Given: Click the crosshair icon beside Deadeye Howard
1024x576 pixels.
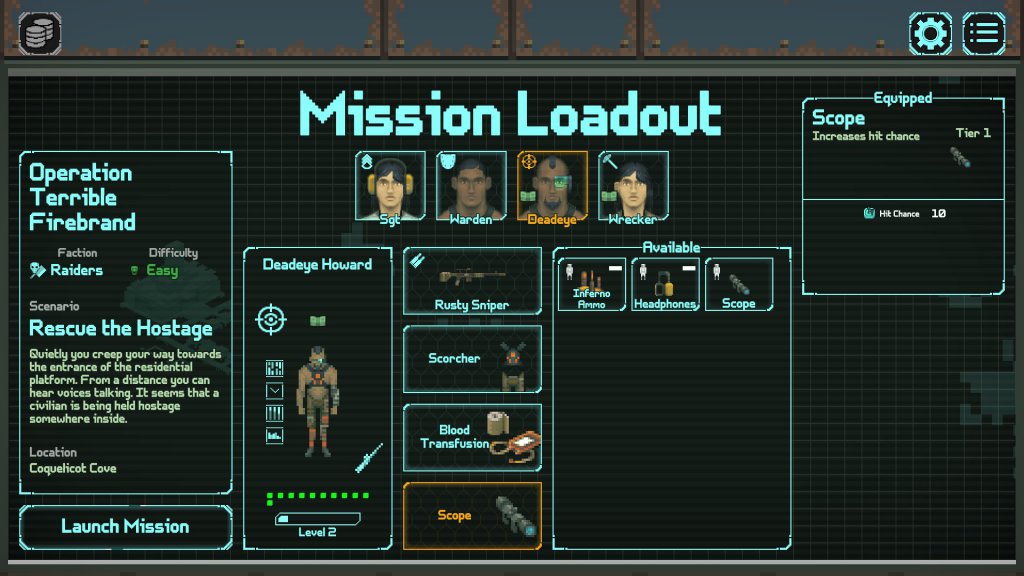Looking at the screenshot, I should pyautogui.click(x=270, y=320).
